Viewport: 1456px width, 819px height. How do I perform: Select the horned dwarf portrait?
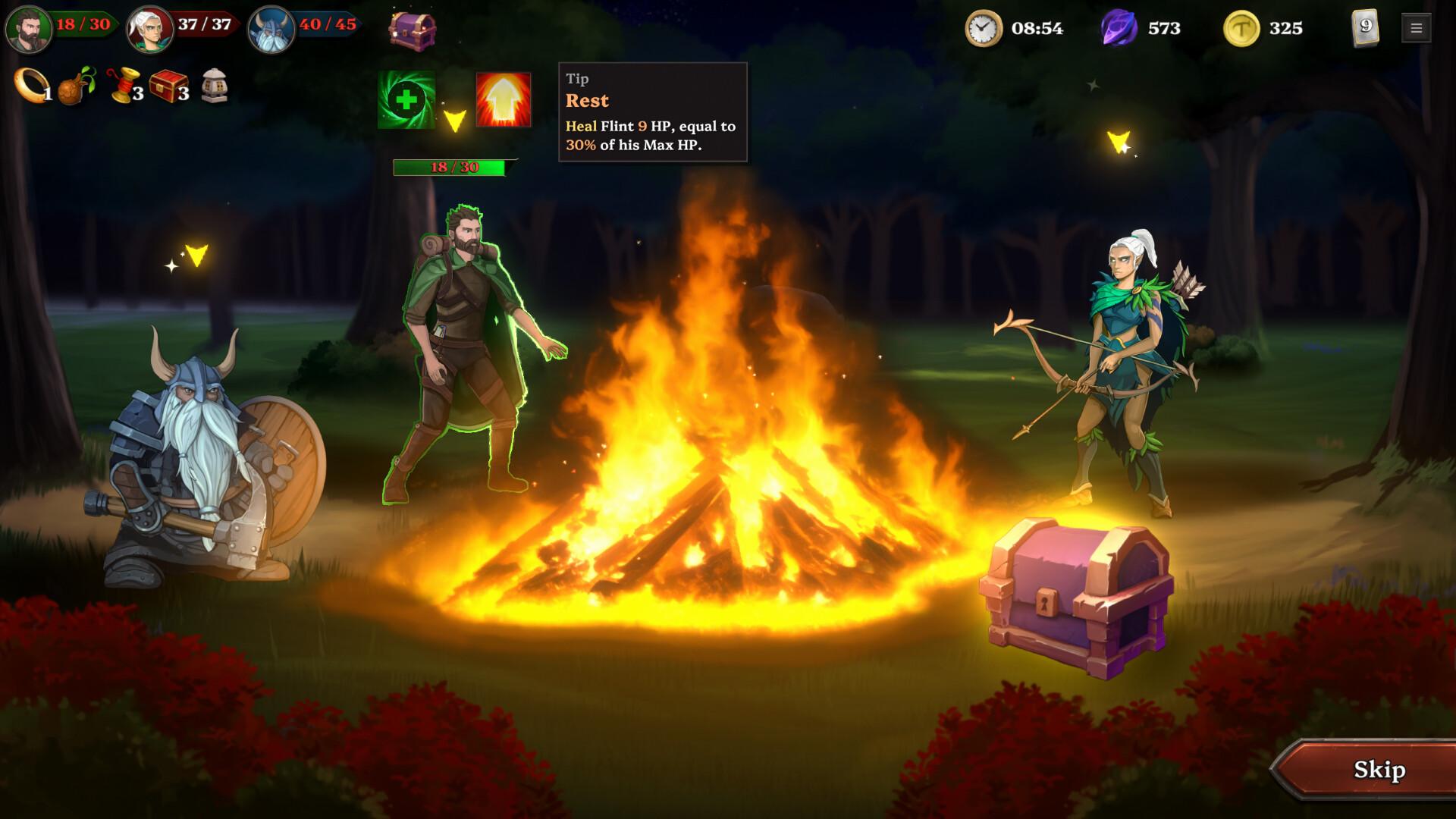(x=271, y=30)
